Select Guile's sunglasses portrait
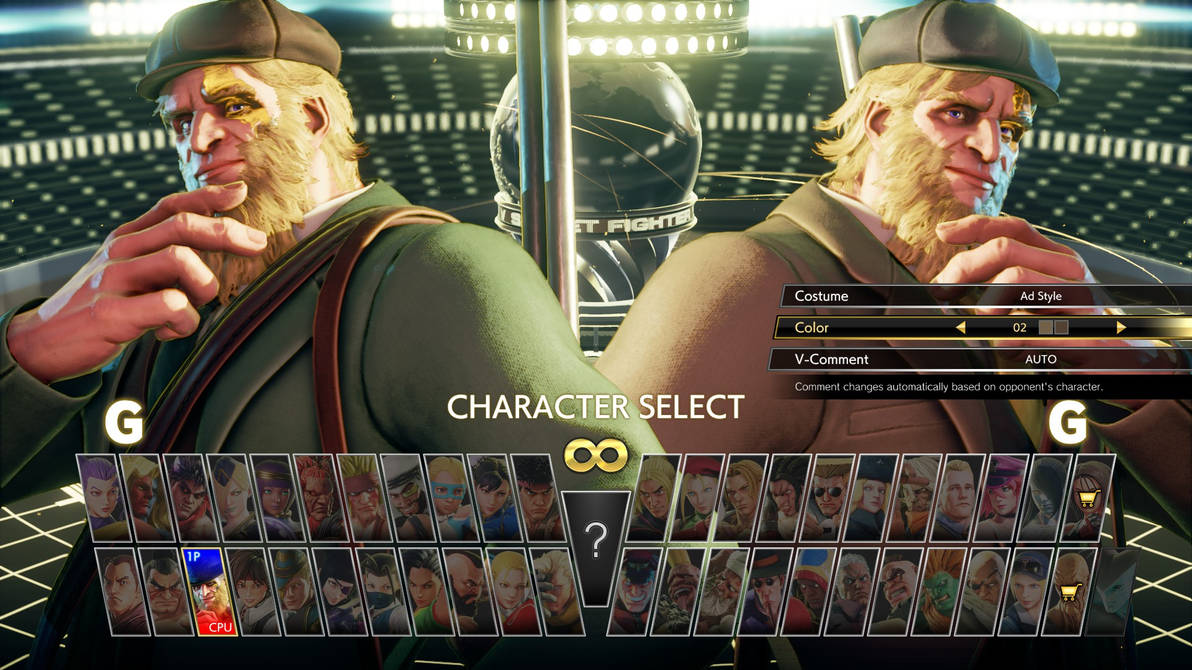The height and width of the screenshot is (670, 1192). 830,497
